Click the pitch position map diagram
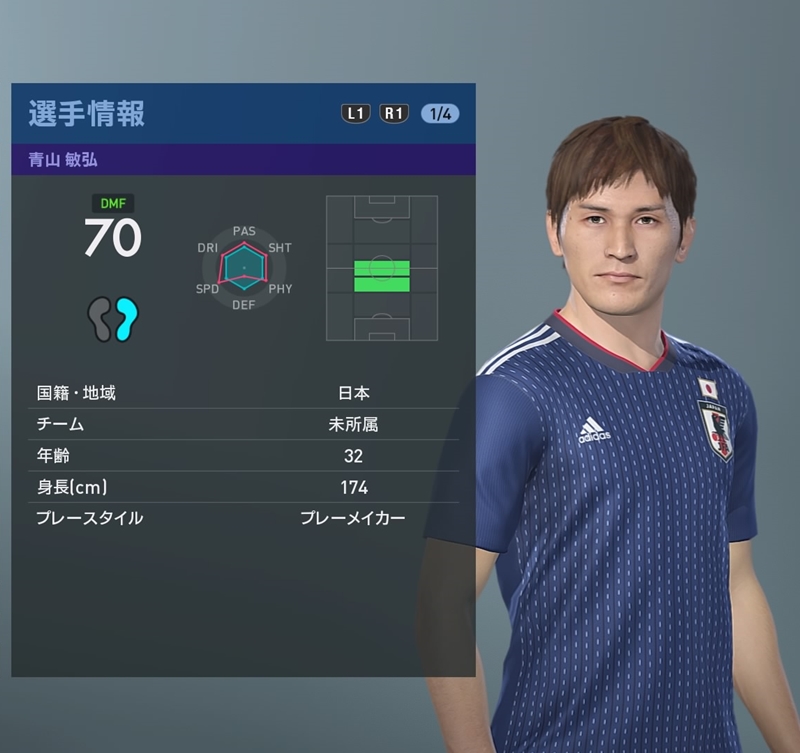Image resolution: width=800 pixels, height=753 pixels. [382, 268]
